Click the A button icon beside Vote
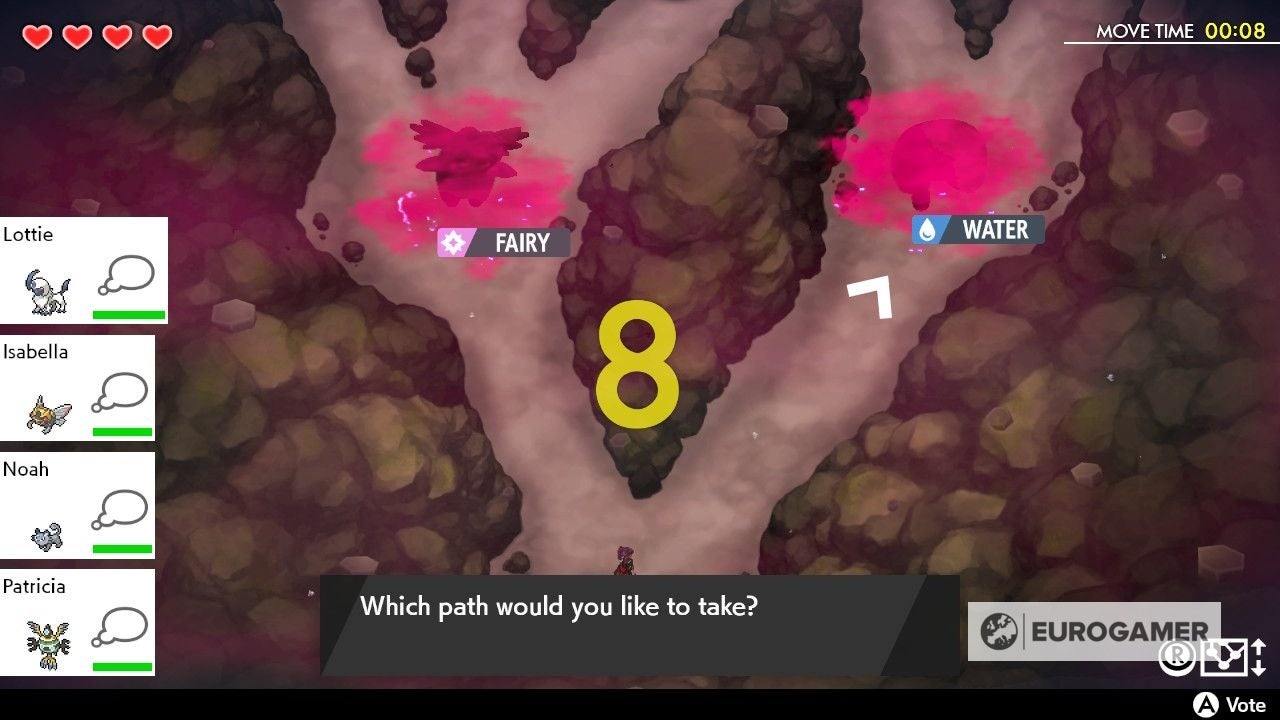Image resolution: width=1280 pixels, height=720 pixels. pos(1204,703)
